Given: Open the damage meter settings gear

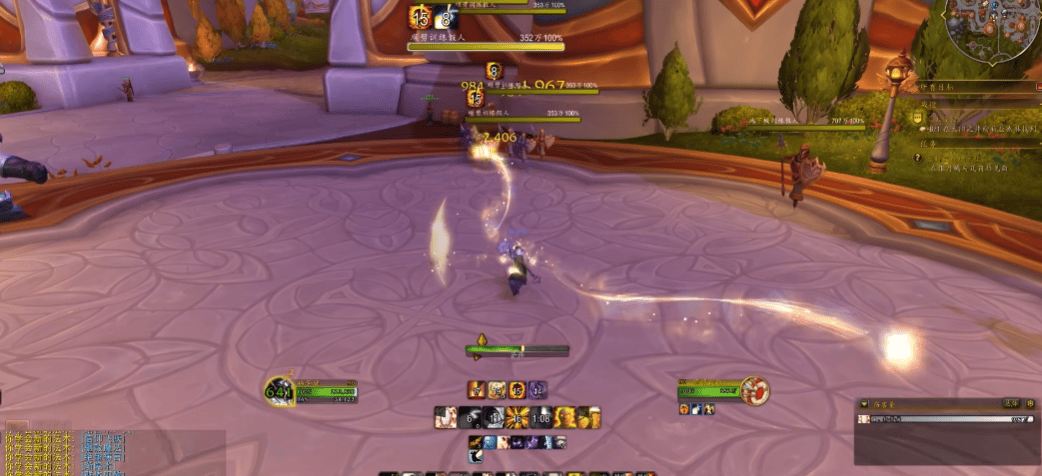Looking at the screenshot, I should 1030,404.
